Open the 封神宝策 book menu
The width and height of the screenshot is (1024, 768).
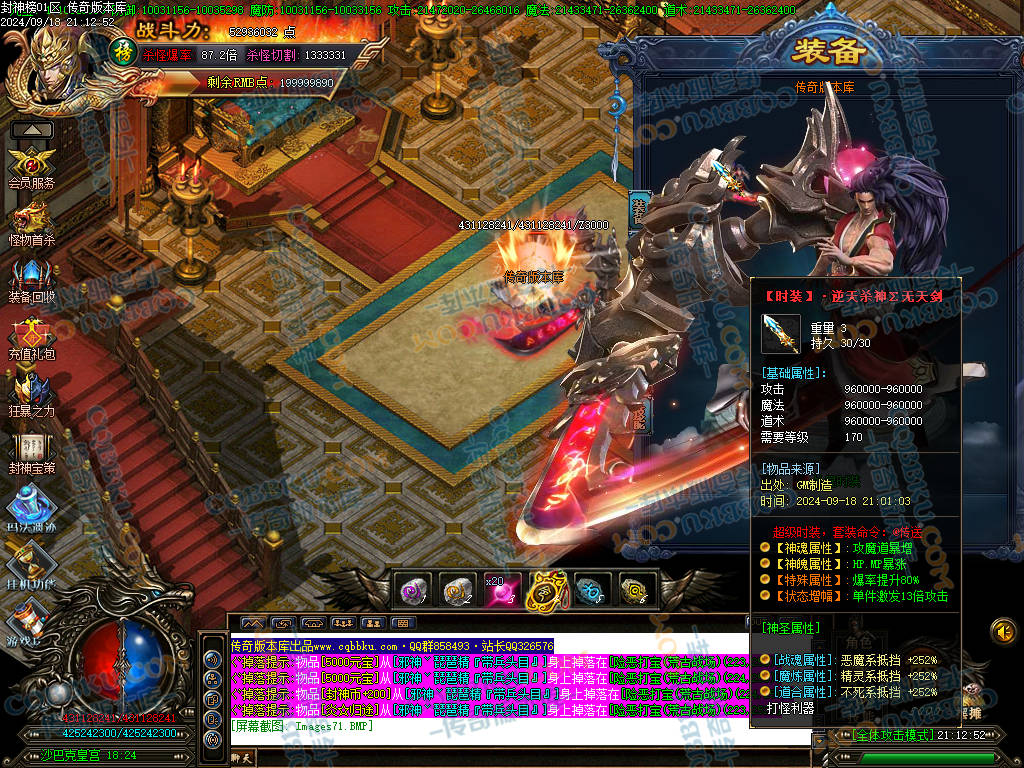point(31,448)
